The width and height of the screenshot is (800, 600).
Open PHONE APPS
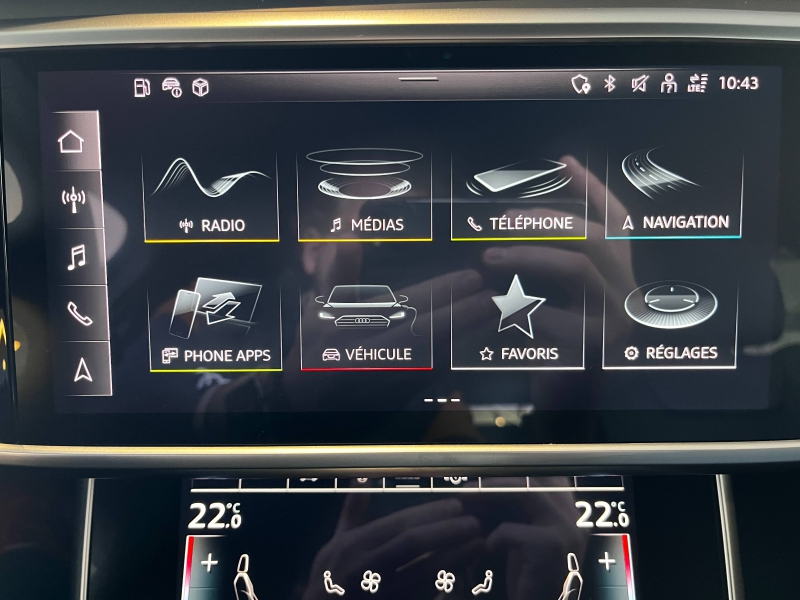coord(215,326)
